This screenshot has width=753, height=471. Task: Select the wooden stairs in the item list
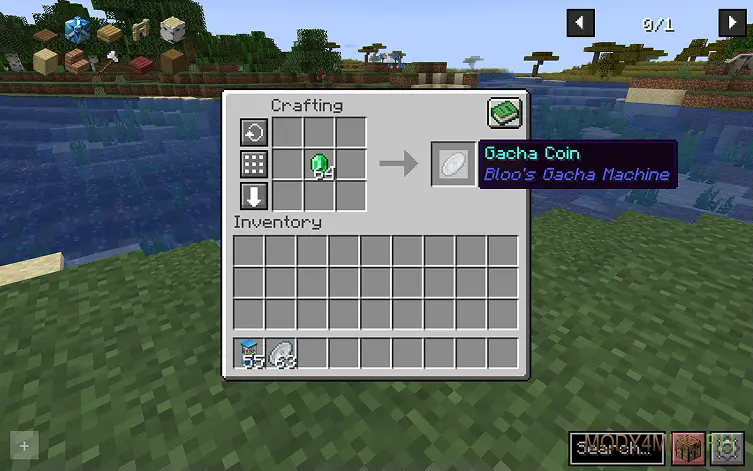(76, 62)
